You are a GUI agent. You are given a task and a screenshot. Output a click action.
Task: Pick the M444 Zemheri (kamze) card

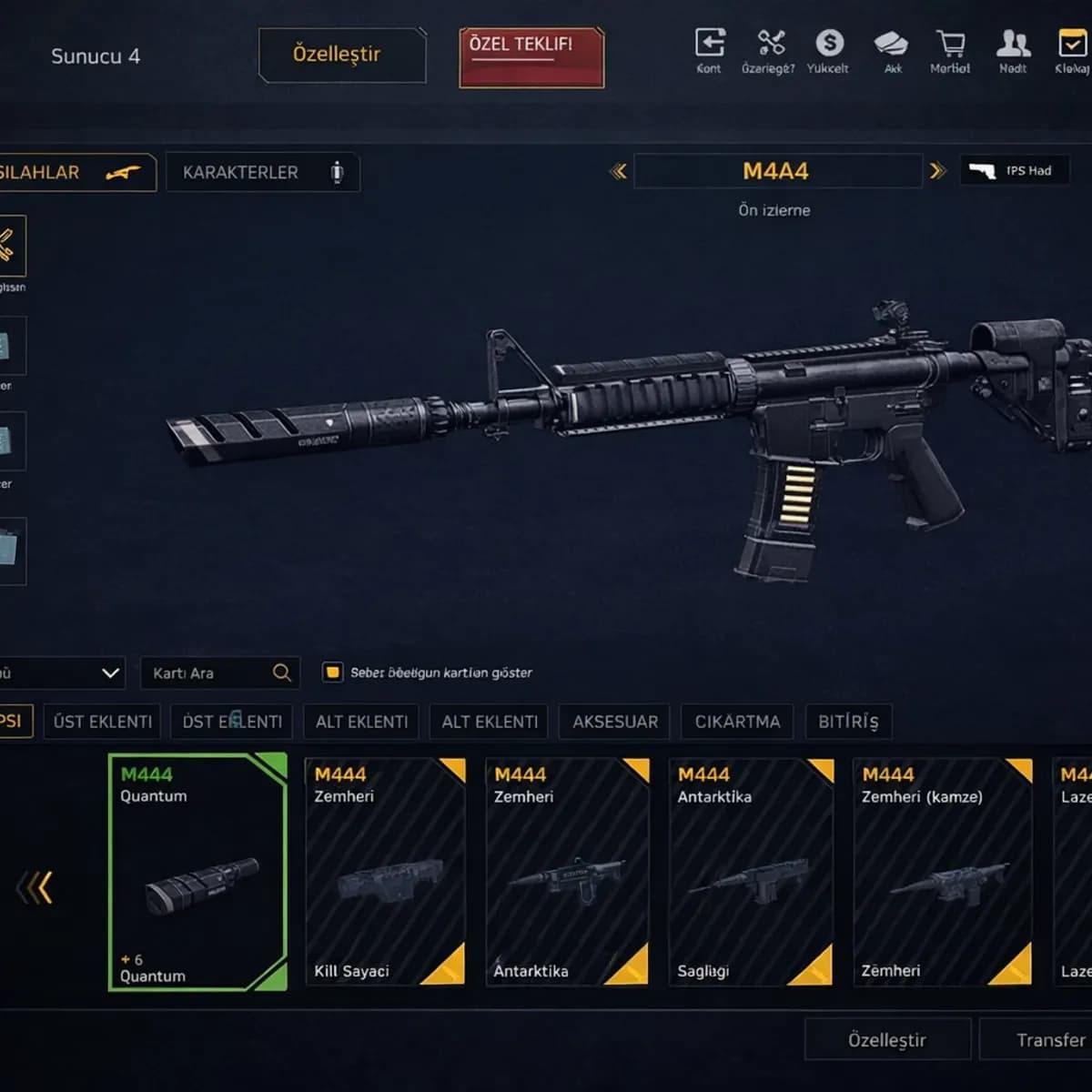click(943, 872)
